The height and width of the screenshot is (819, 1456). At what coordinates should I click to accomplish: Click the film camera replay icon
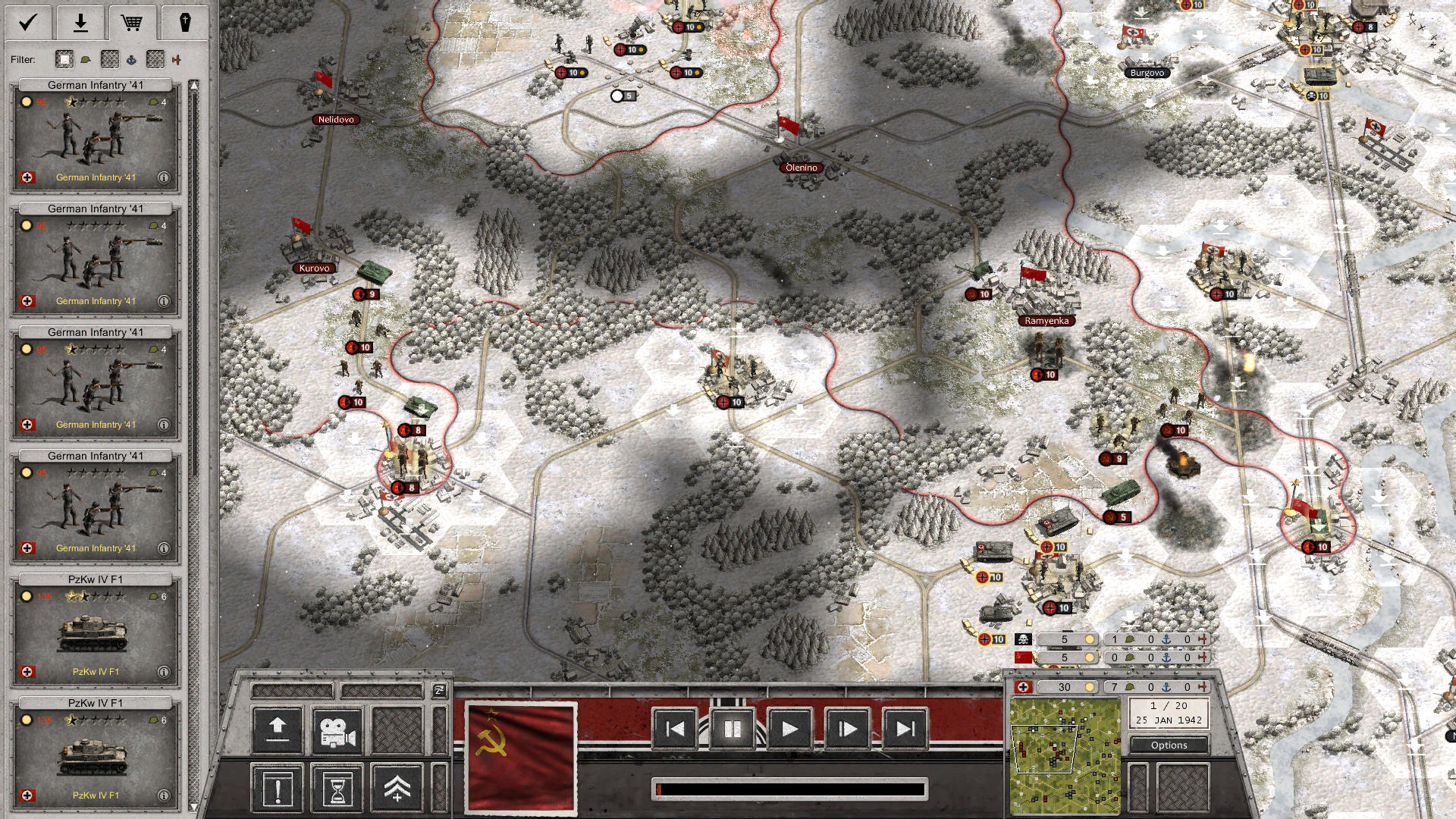(336, 731)
